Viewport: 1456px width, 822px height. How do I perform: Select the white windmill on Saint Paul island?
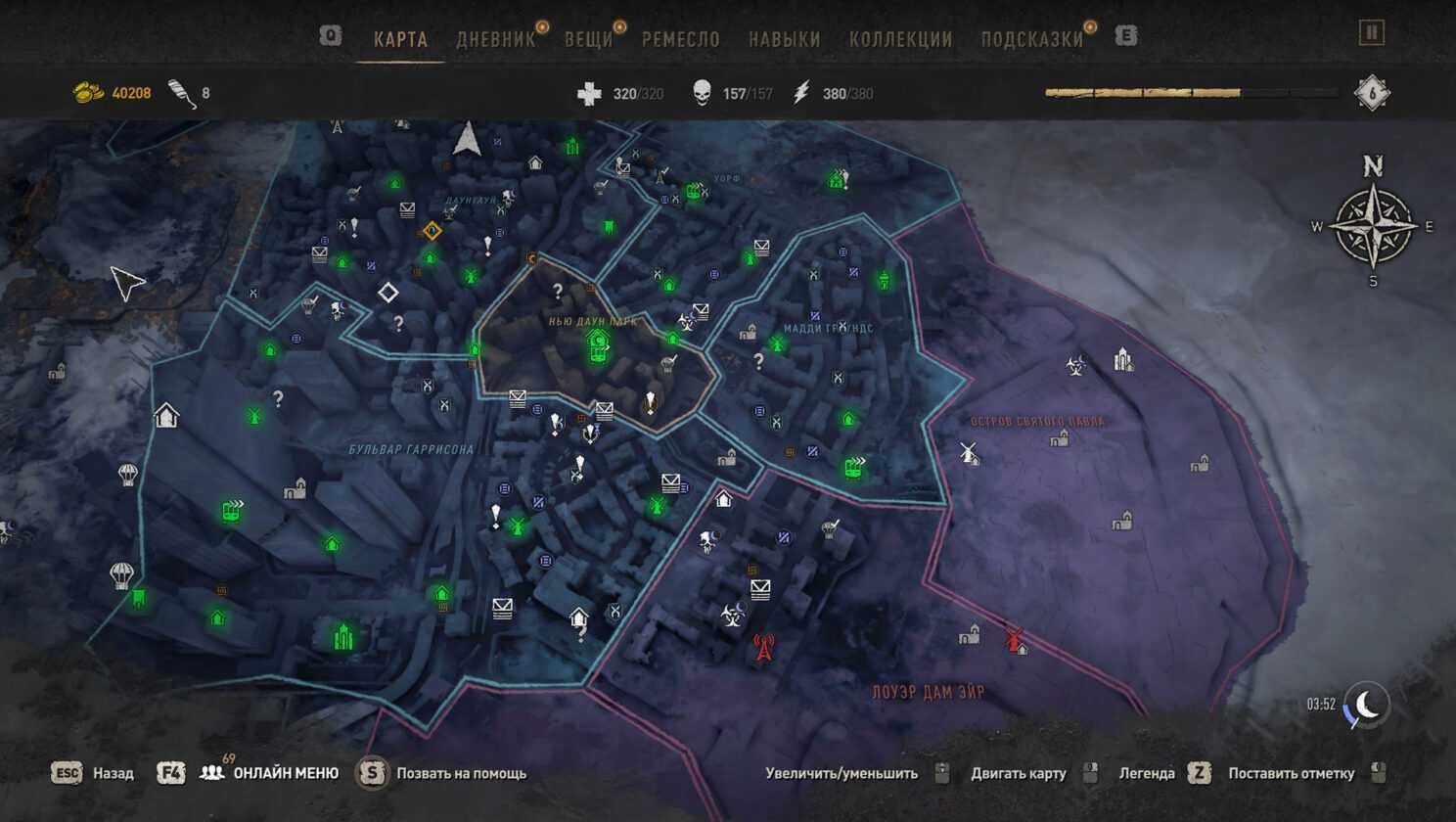969,452
